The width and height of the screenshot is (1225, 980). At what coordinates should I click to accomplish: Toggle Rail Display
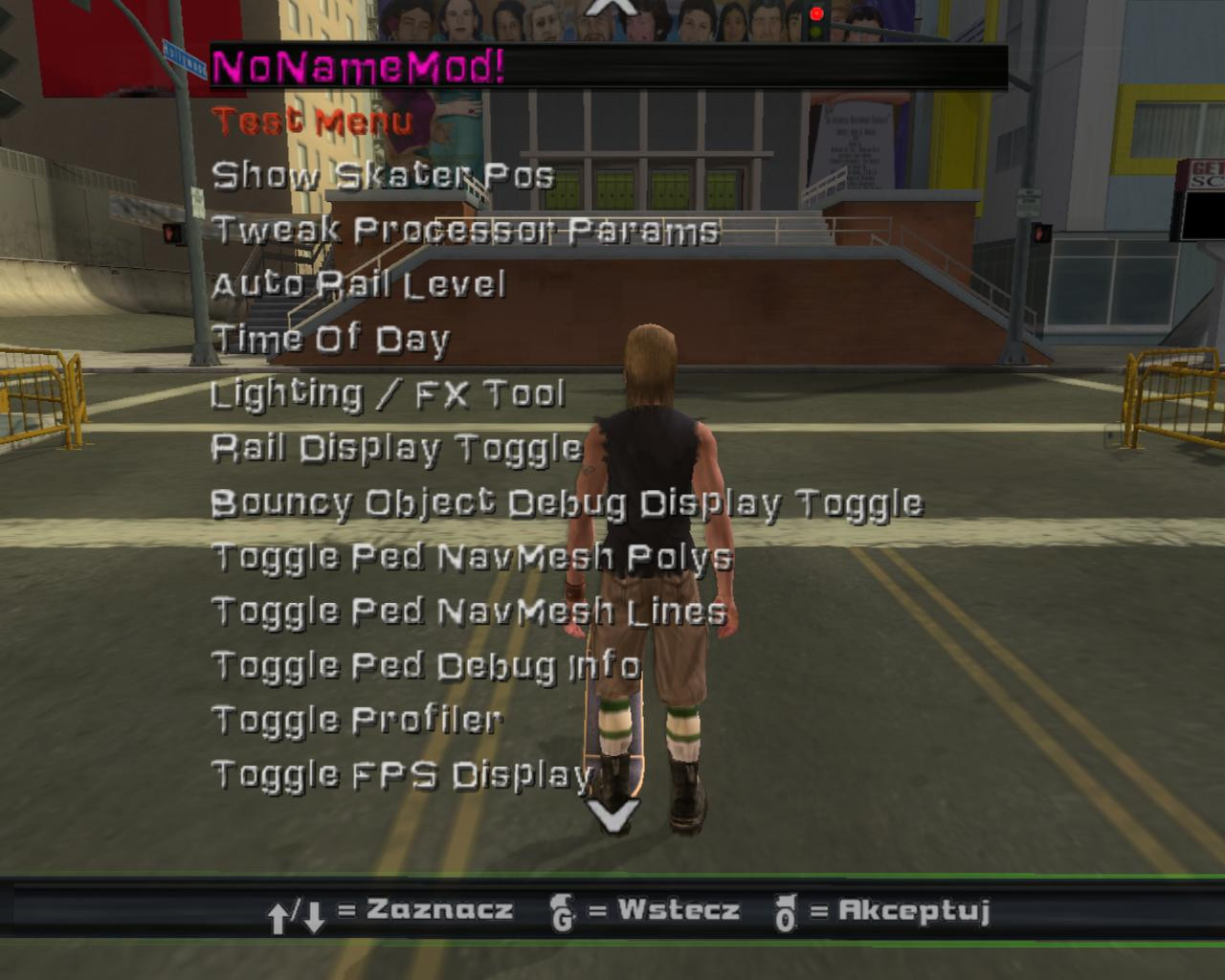click(x=396, y=447)
